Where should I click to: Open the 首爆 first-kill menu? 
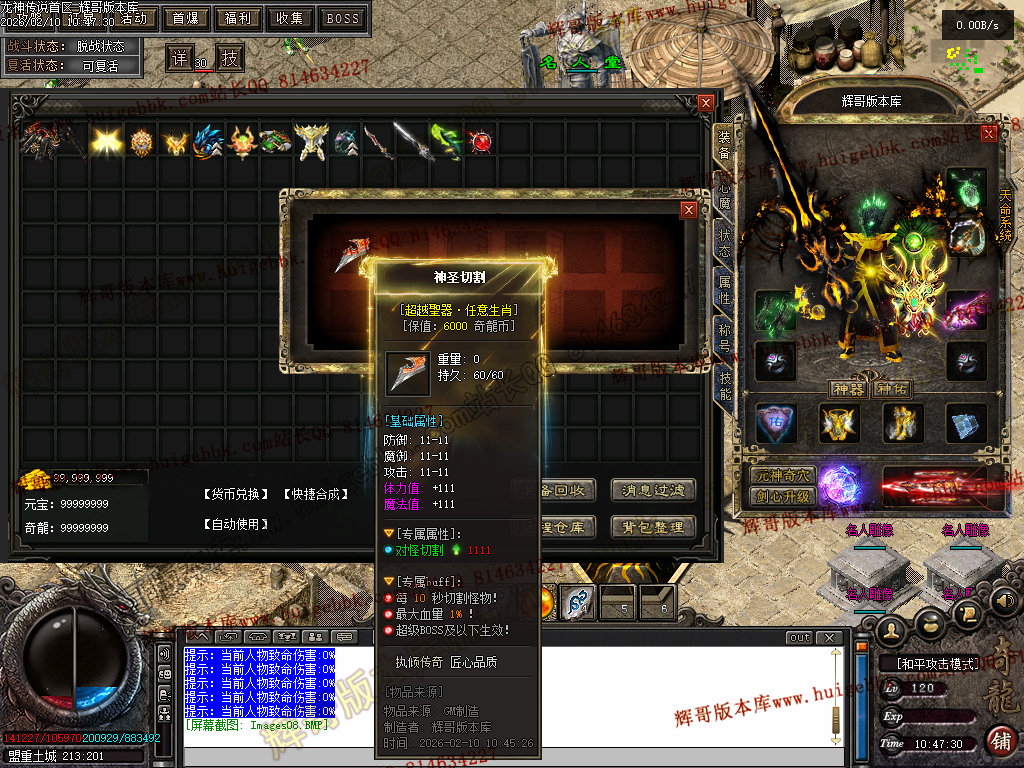(186, 18)
